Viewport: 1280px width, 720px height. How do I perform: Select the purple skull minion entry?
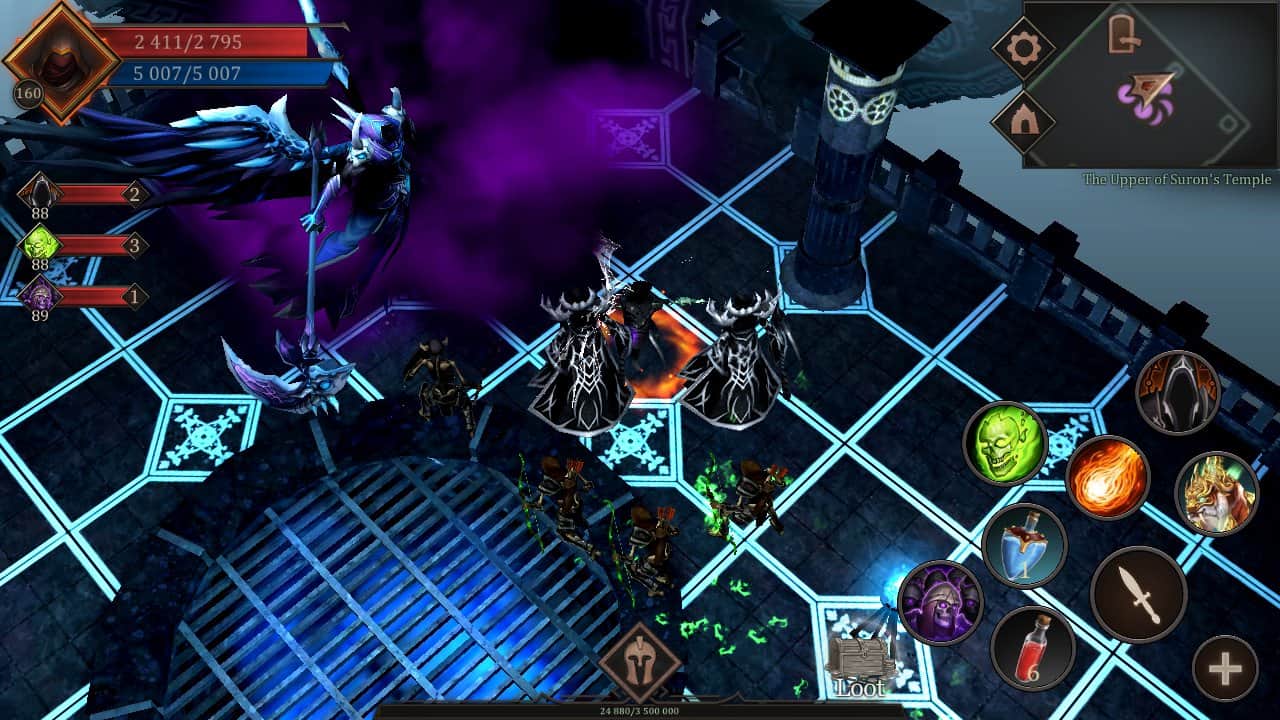(40, 296)
